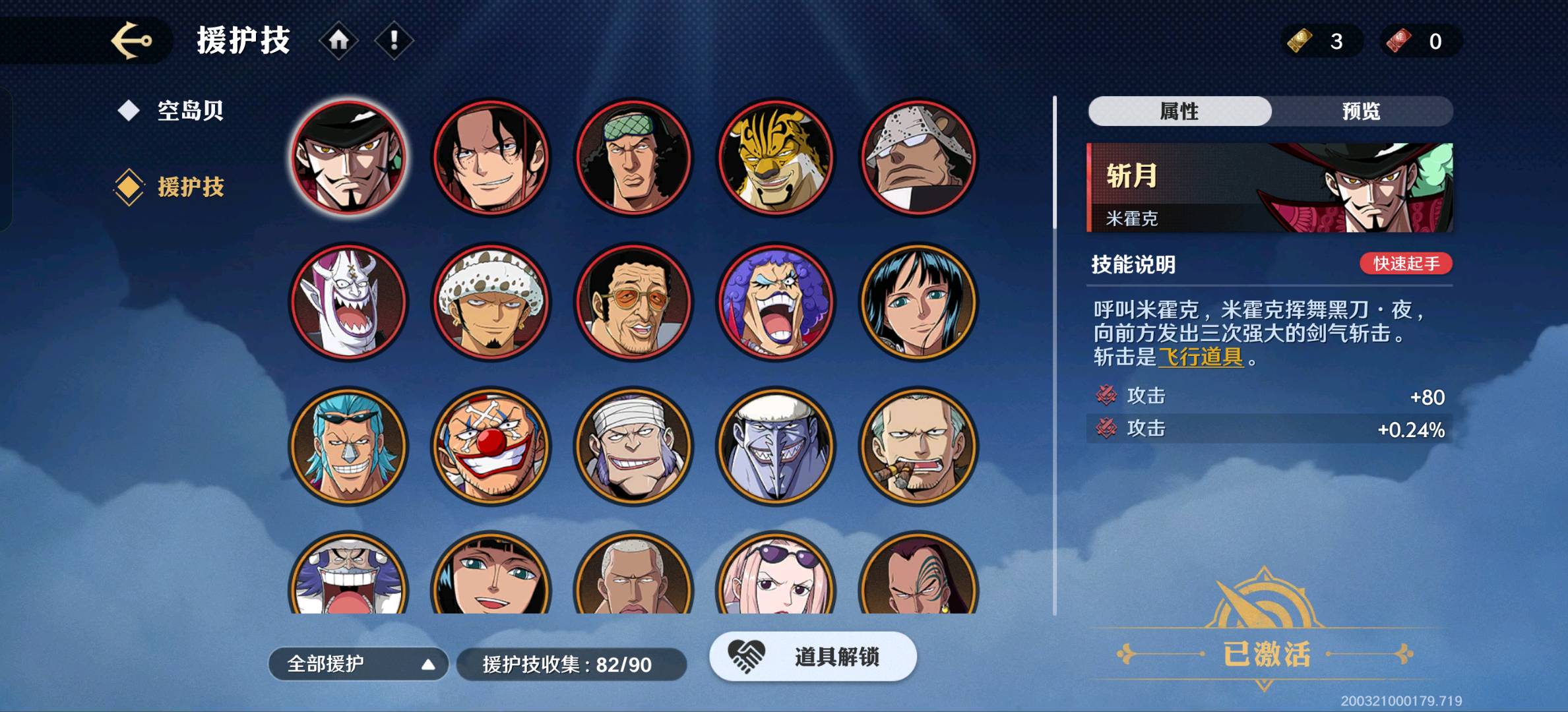This screenshot has height=712, width=1568.
Task: Tap the gold ticket currency counter
Action: pyautogui.click(x=1321, y=41)
